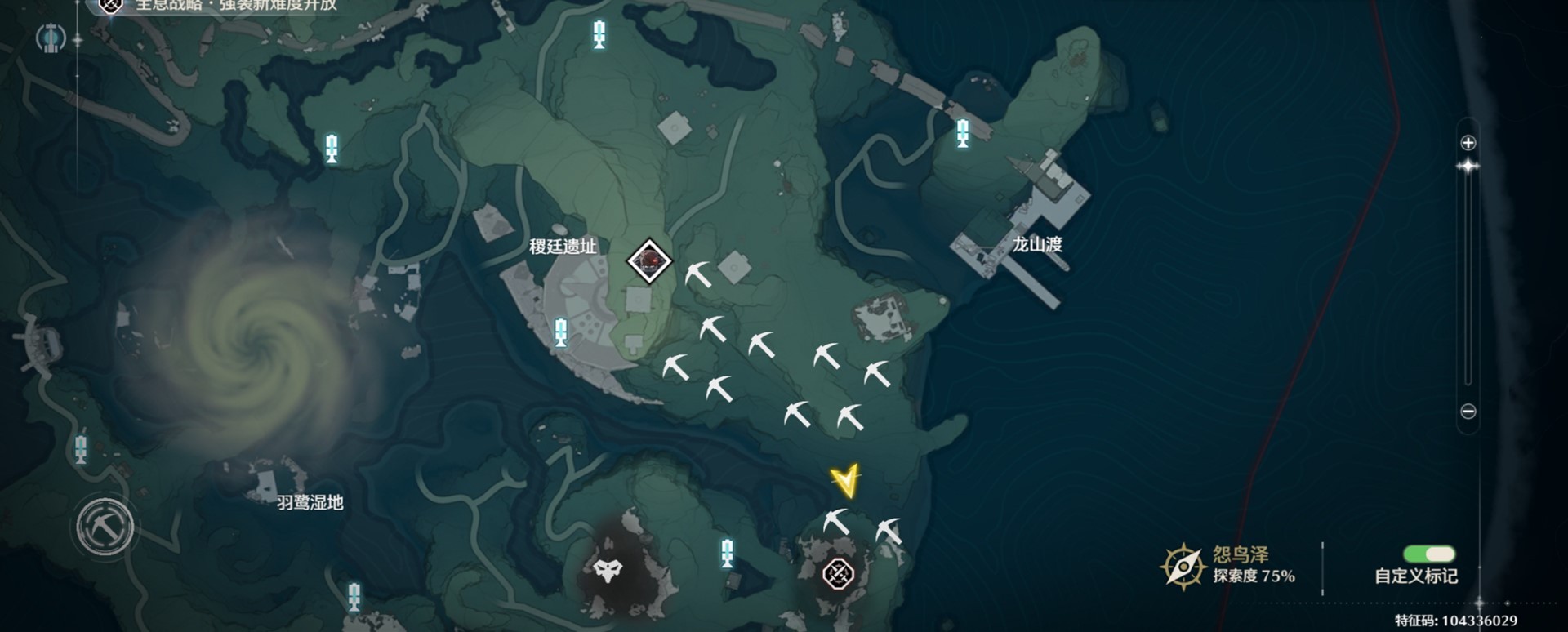Click the 羽鹭湿地 location label
Viewport: 1568px width, 632px height.
(310, 503)
